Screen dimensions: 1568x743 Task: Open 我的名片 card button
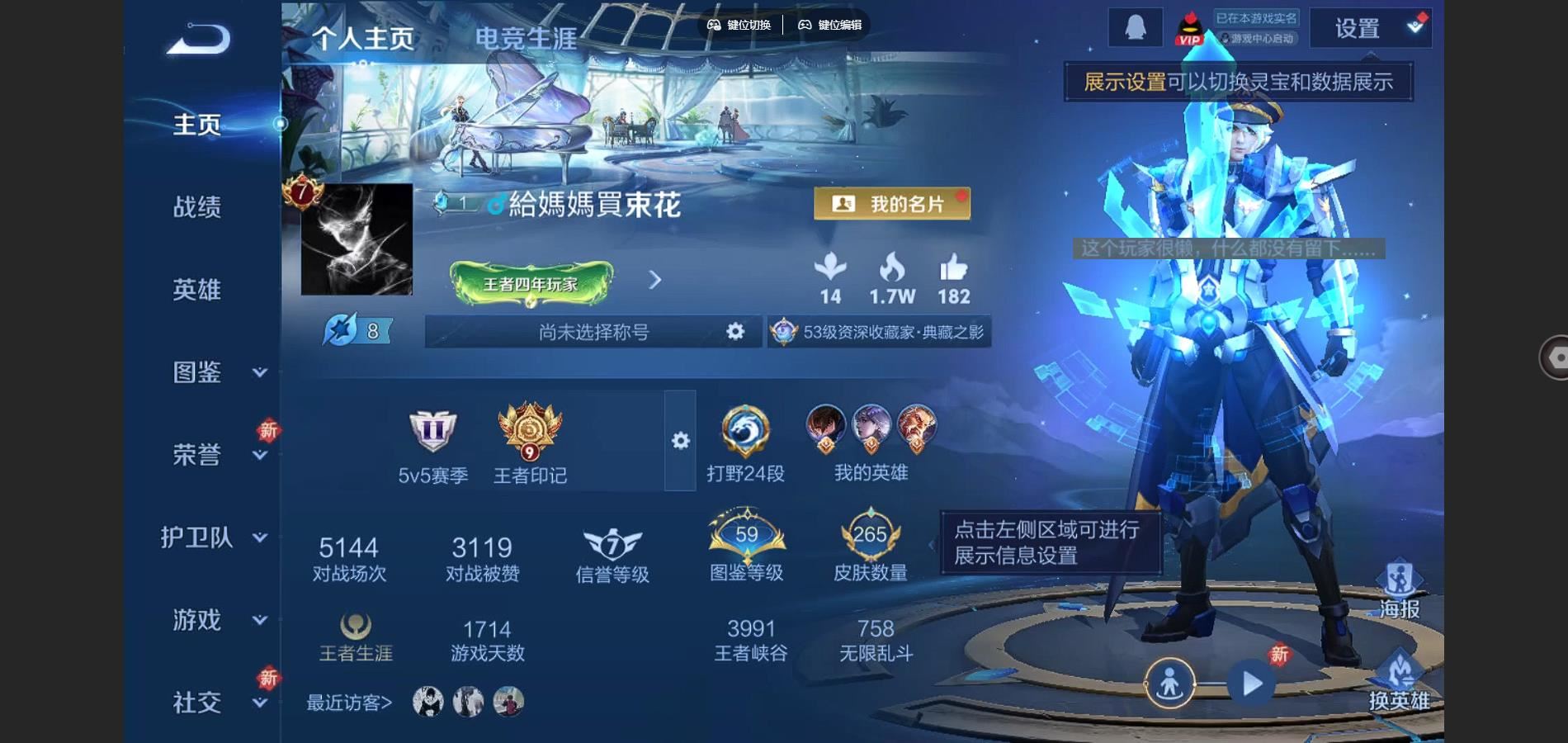[891, 204]
